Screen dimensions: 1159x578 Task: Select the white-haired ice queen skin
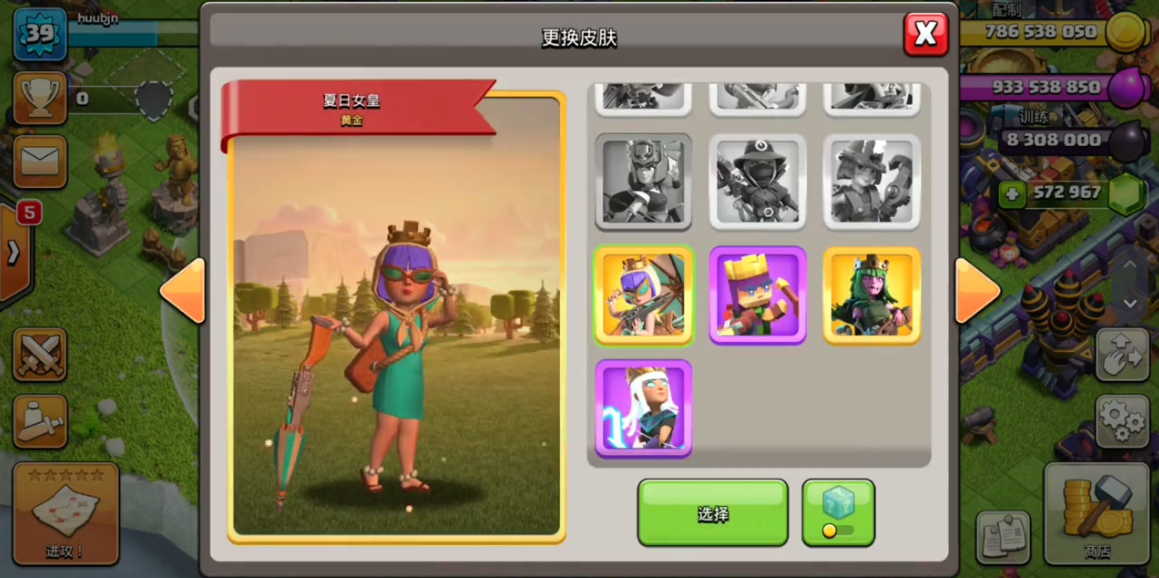pyautogui.click(x=643, y=409)
